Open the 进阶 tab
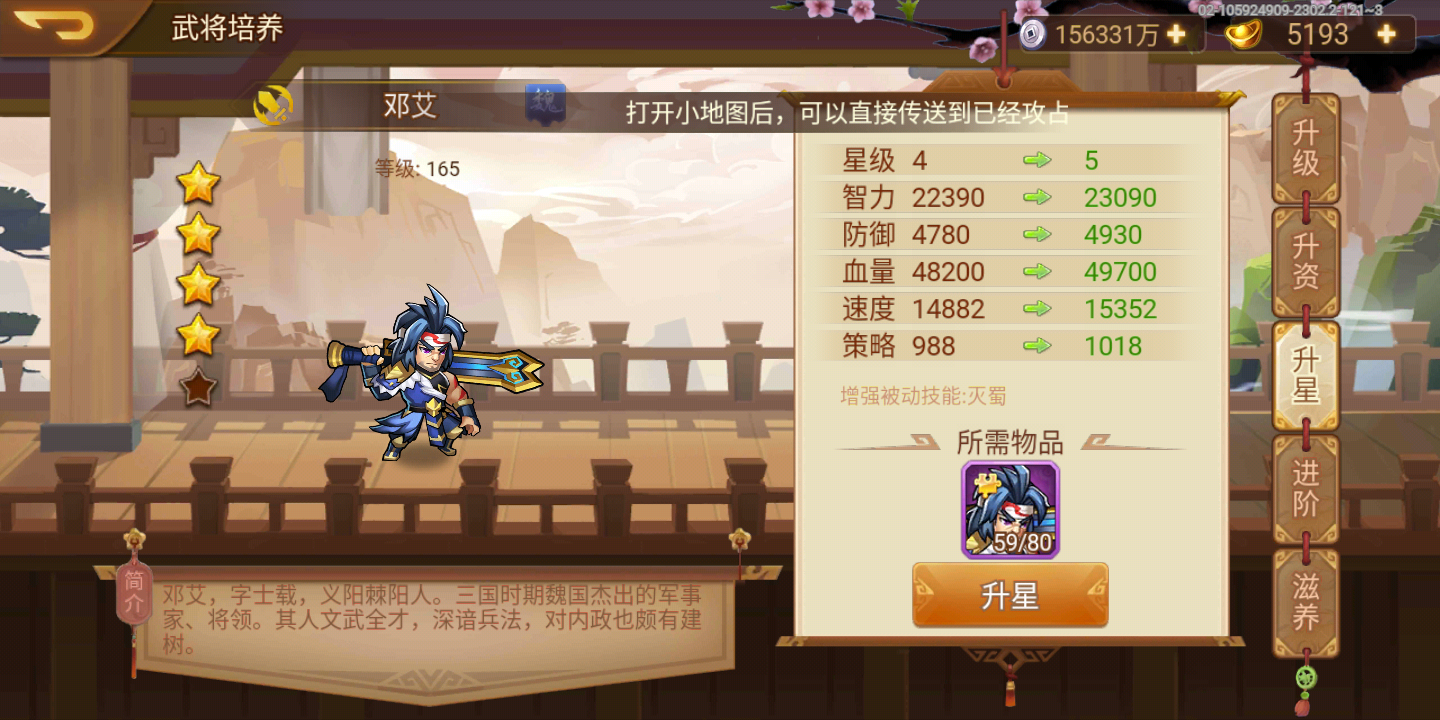 (x=1305, y=490)
